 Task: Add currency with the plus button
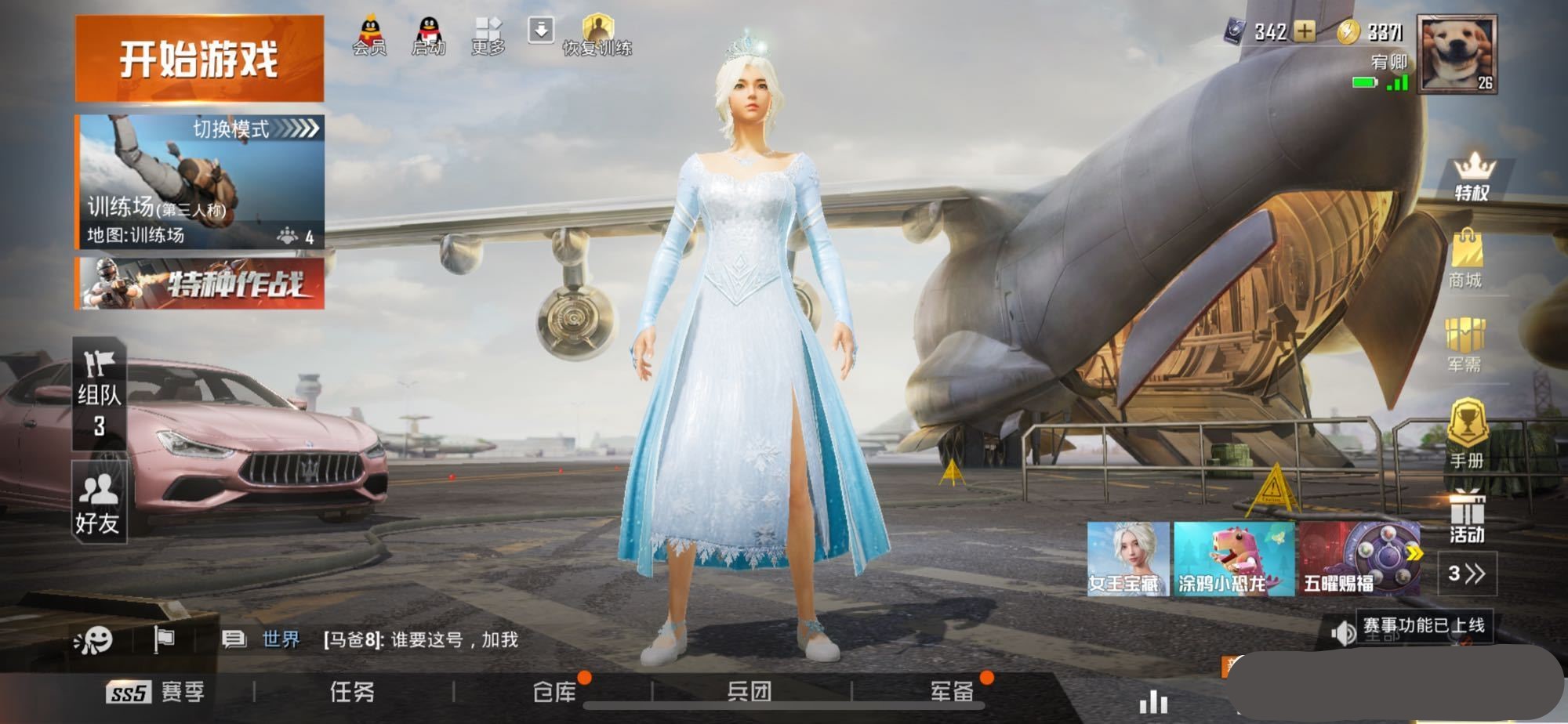(1305, 31)
